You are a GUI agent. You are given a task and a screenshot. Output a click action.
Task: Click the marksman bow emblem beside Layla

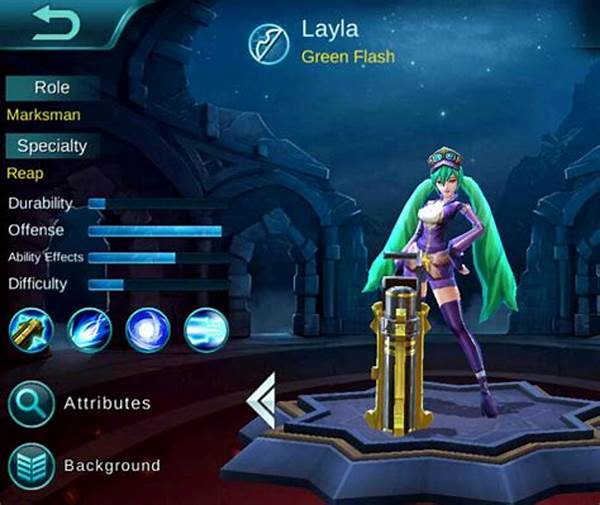click(271, 42)
